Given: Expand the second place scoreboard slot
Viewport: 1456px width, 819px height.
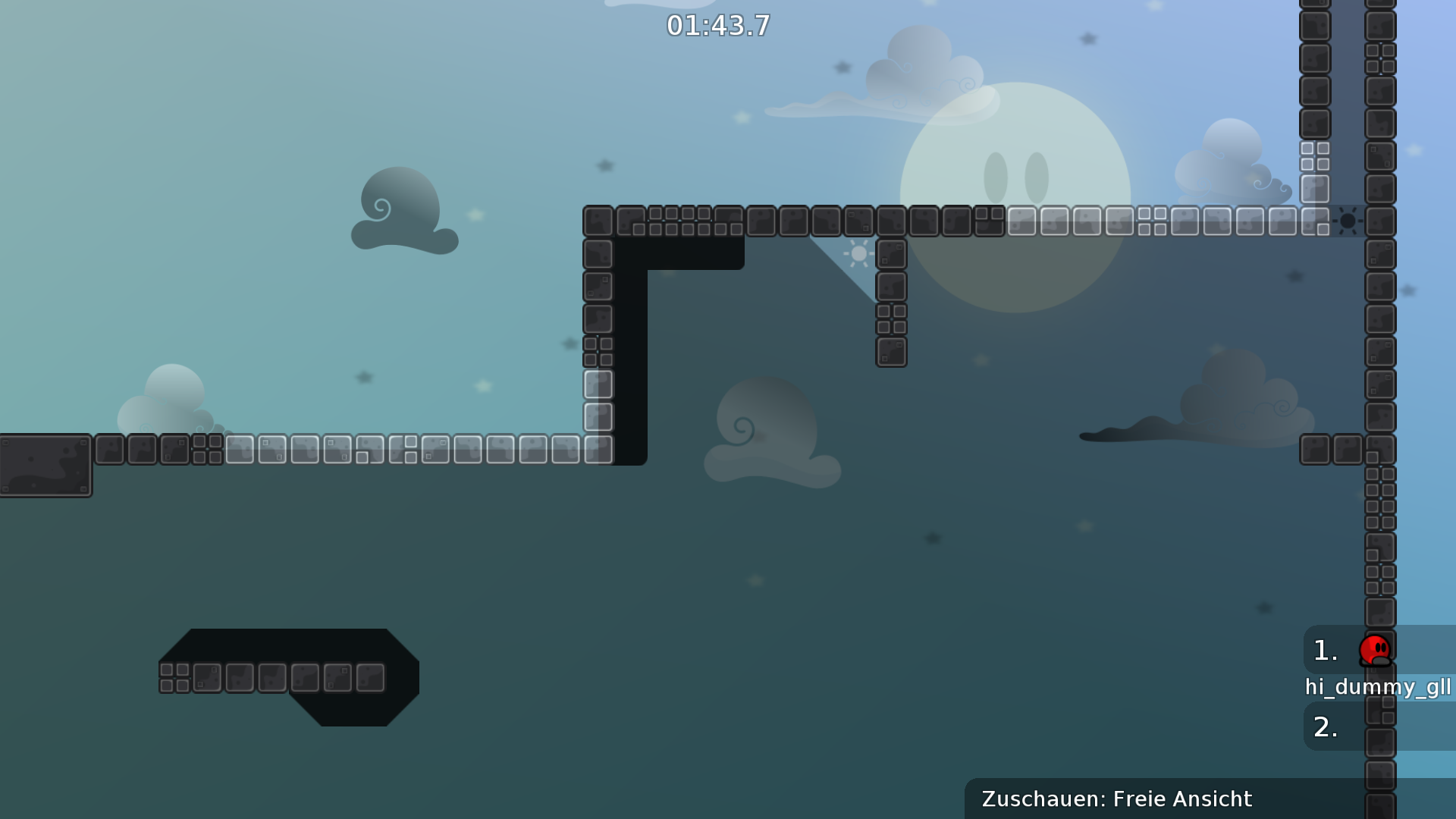Looking at the screenshot, I should pos(1357,726).
